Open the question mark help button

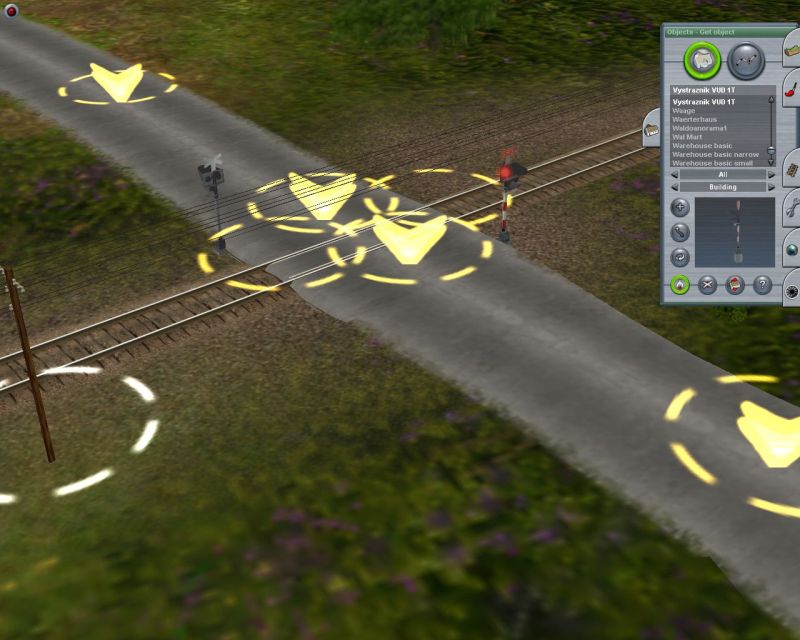(763, 285)
